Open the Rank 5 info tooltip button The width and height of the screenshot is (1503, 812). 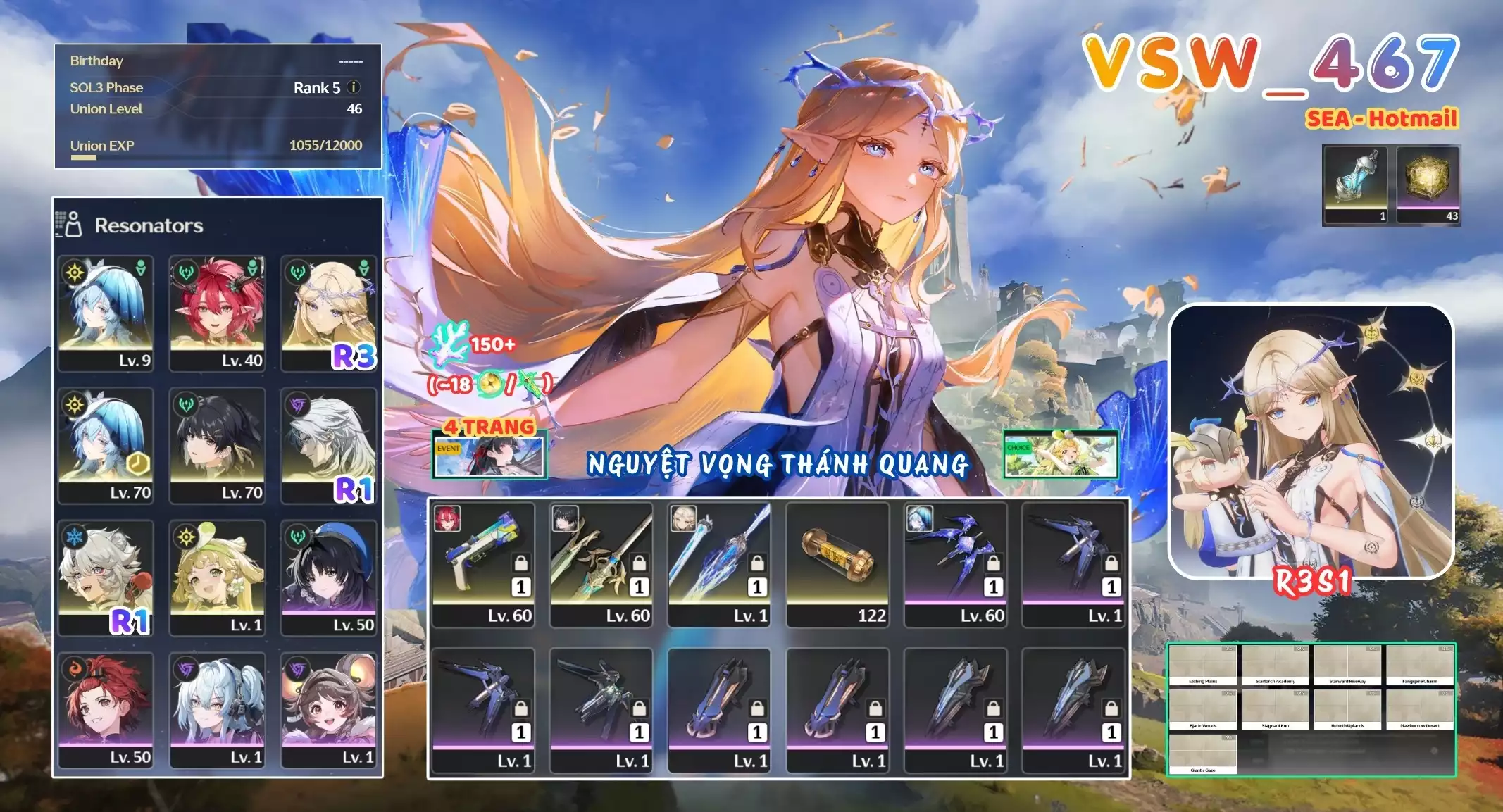tap(352, 87)
